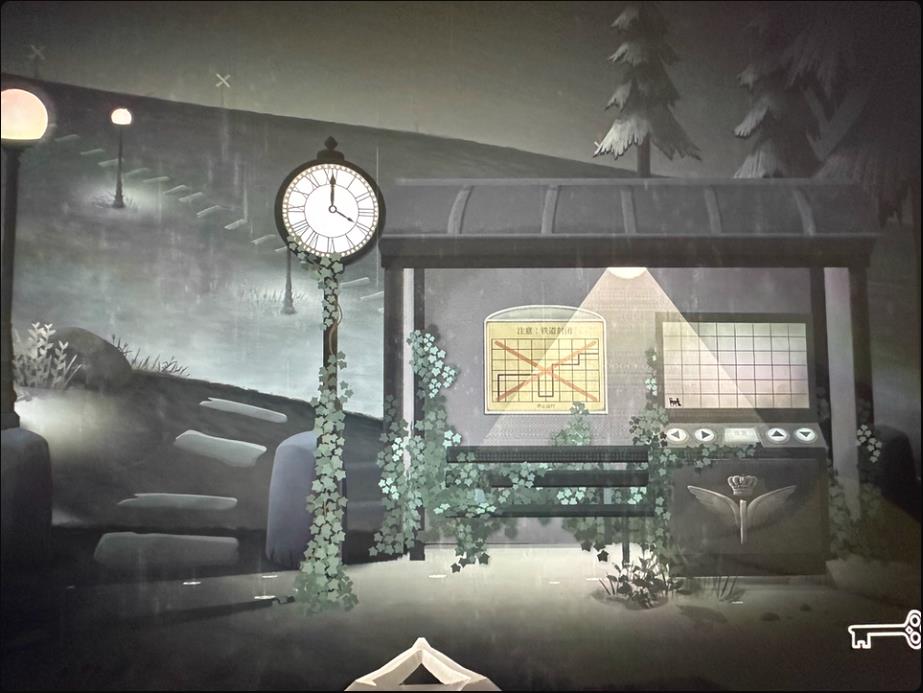
Task: Click the back navigation arrow at the bottom
Action: click(x=421, y=668)
